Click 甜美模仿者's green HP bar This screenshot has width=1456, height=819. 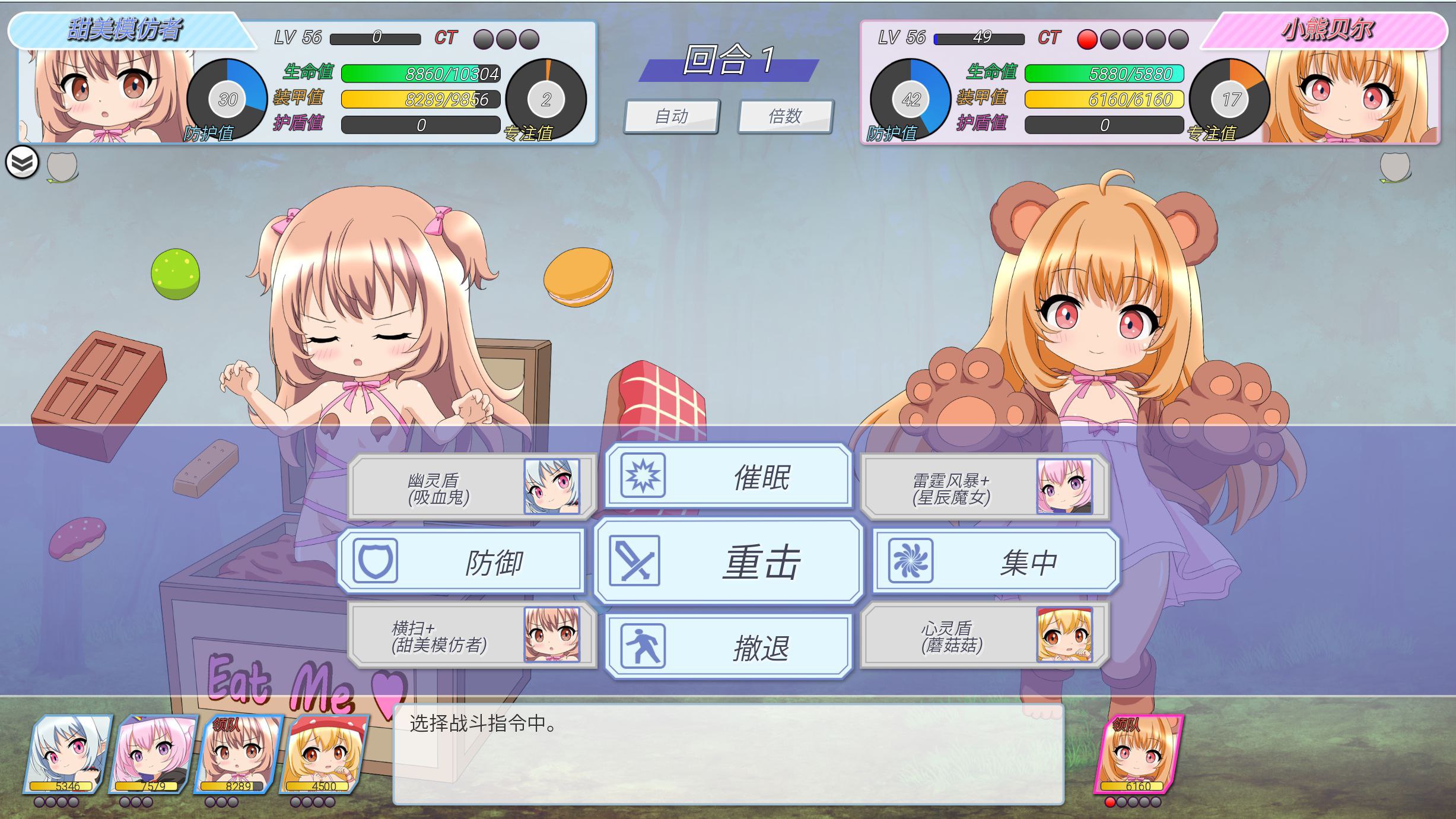[421, 74]
